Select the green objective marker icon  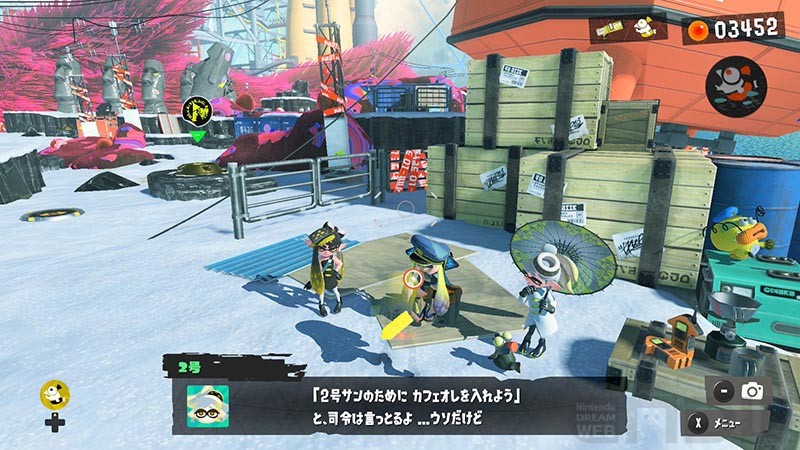[200, 112]
